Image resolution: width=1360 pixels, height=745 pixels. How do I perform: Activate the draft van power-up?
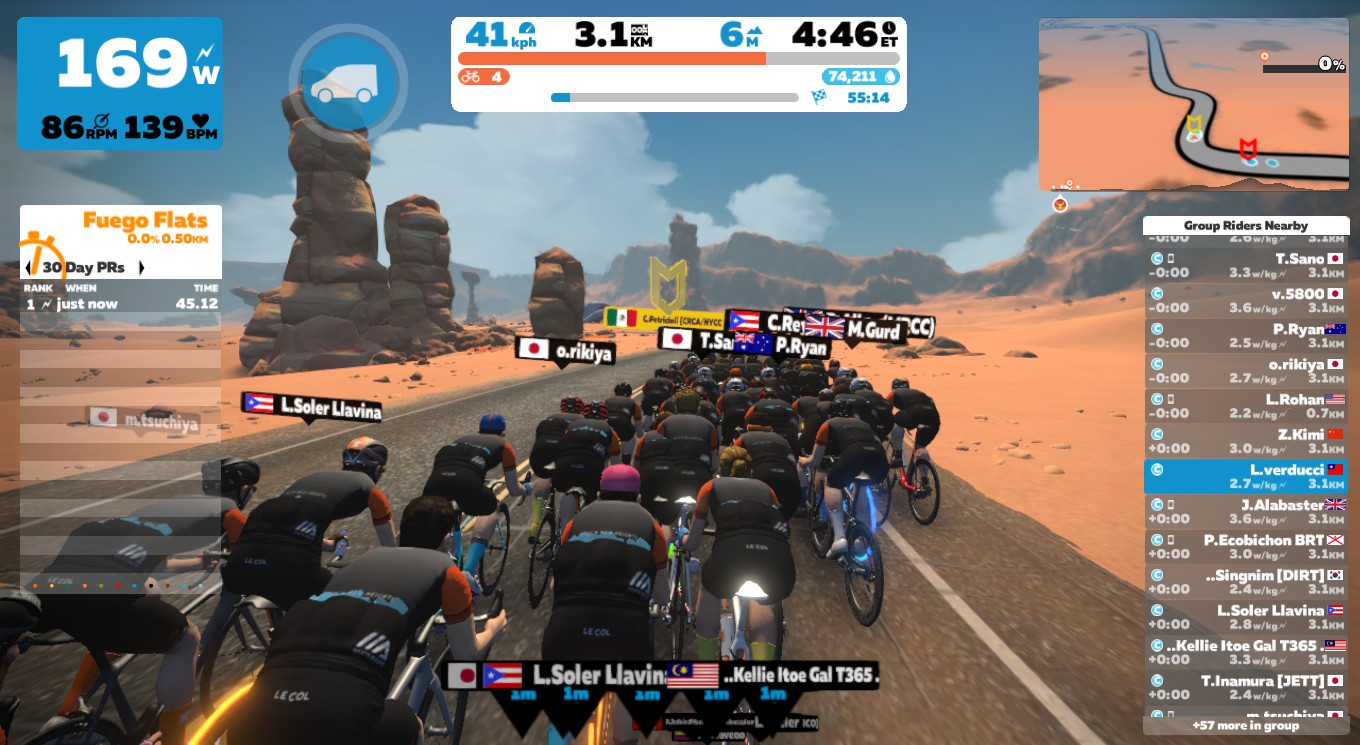(x=347, y=83)
